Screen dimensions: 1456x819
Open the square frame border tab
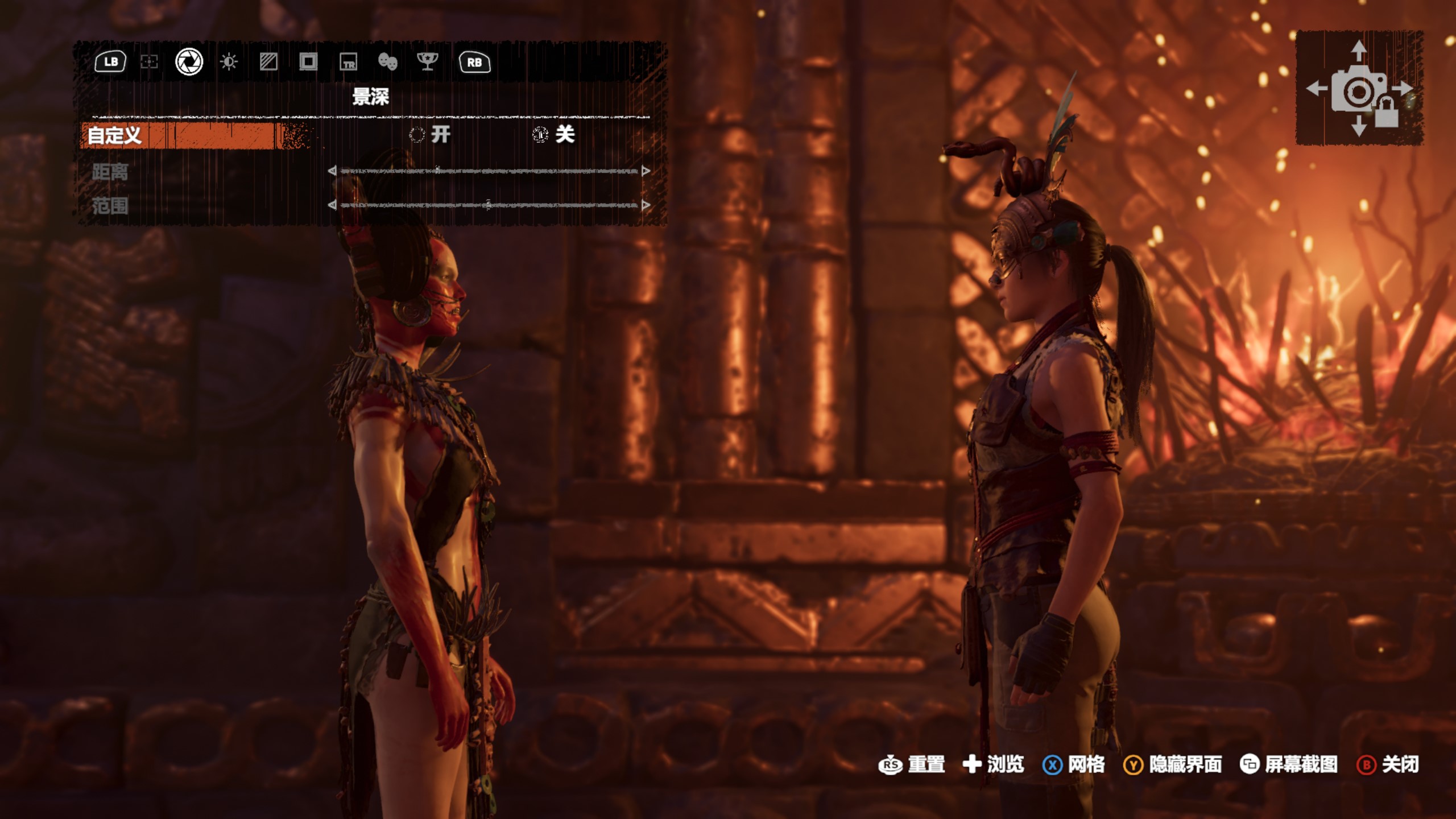click(308, 61)
